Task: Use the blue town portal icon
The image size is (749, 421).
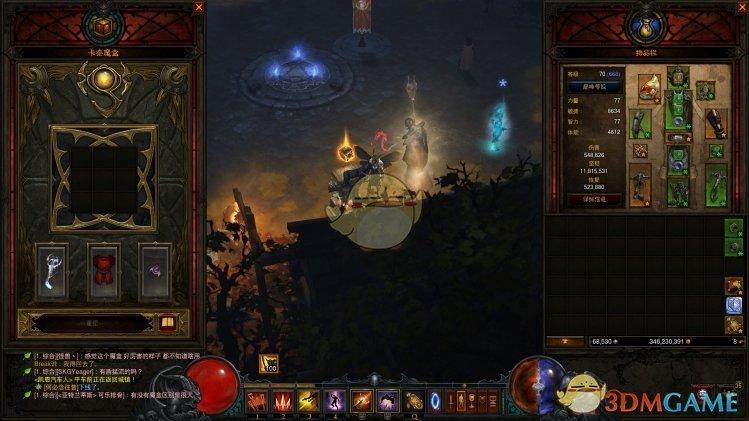Action: [x=435, y=402]
